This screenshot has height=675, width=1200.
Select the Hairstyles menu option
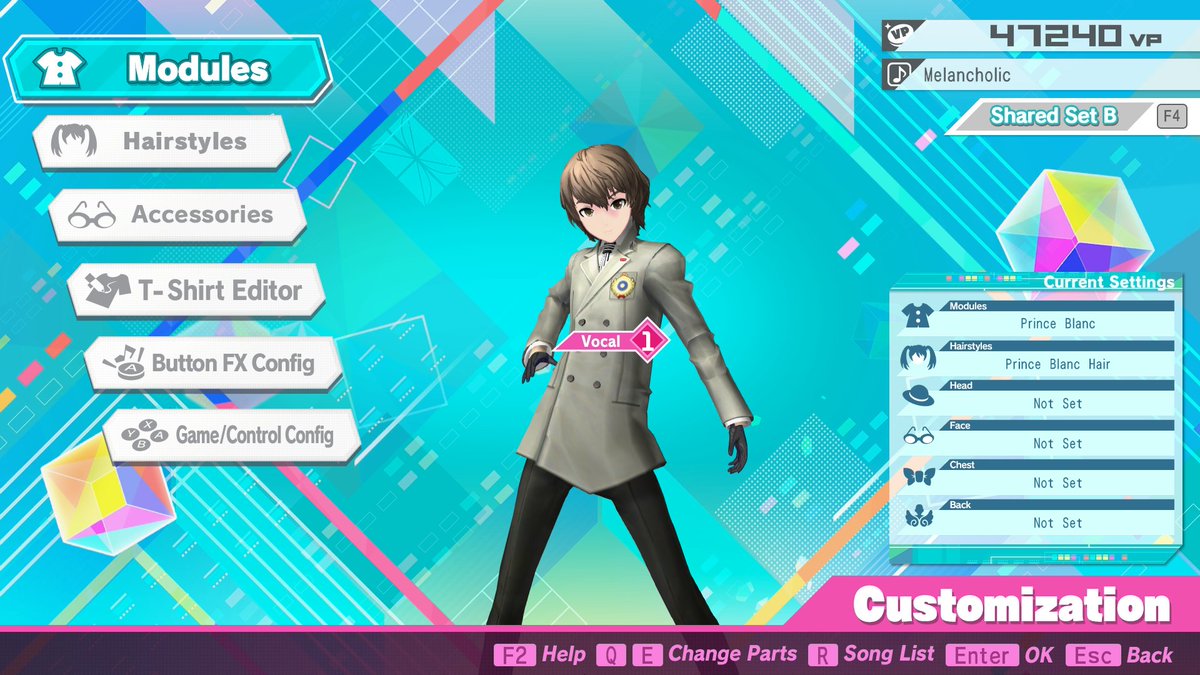point(163,142)
